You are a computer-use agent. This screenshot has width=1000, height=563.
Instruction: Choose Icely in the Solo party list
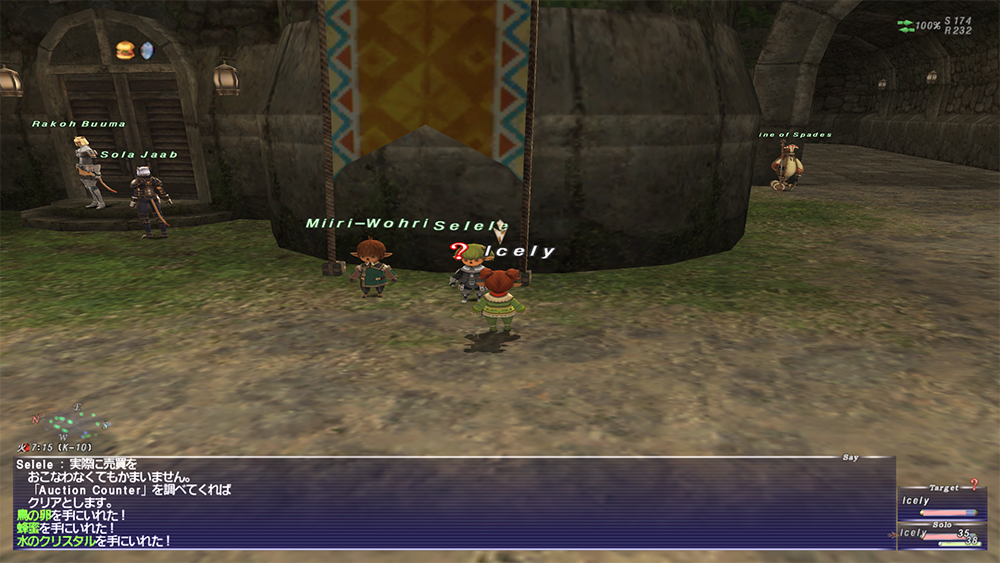coord(914,533)
